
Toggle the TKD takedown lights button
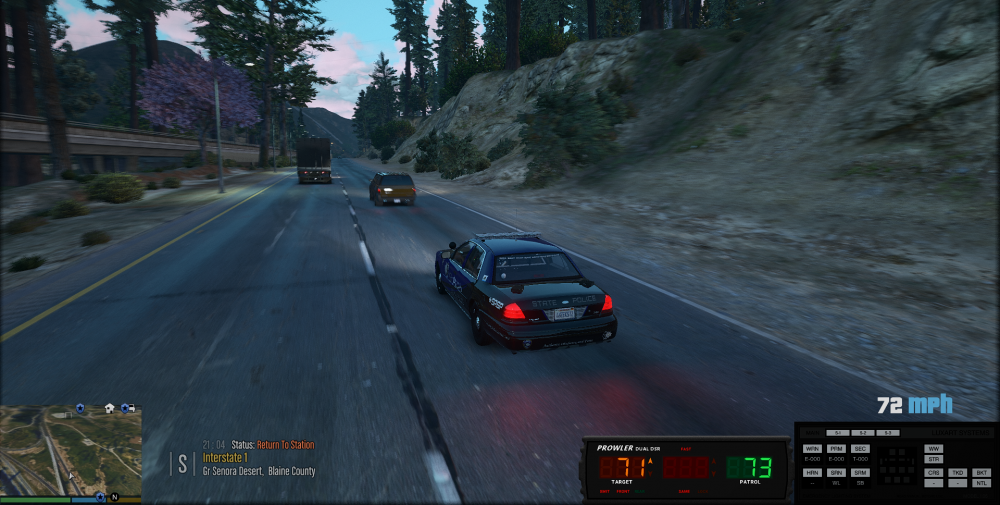pyautogui.click(x=958, y=472)
